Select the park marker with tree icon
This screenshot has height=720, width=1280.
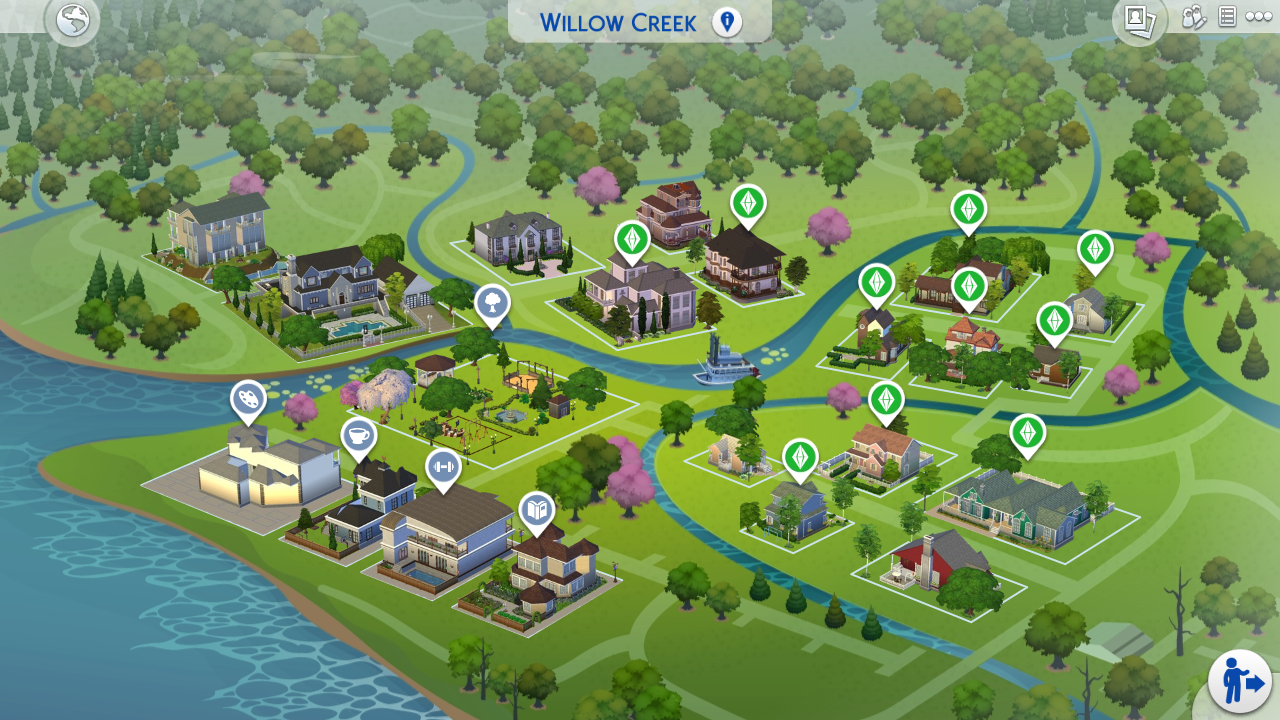click(492, 303)
